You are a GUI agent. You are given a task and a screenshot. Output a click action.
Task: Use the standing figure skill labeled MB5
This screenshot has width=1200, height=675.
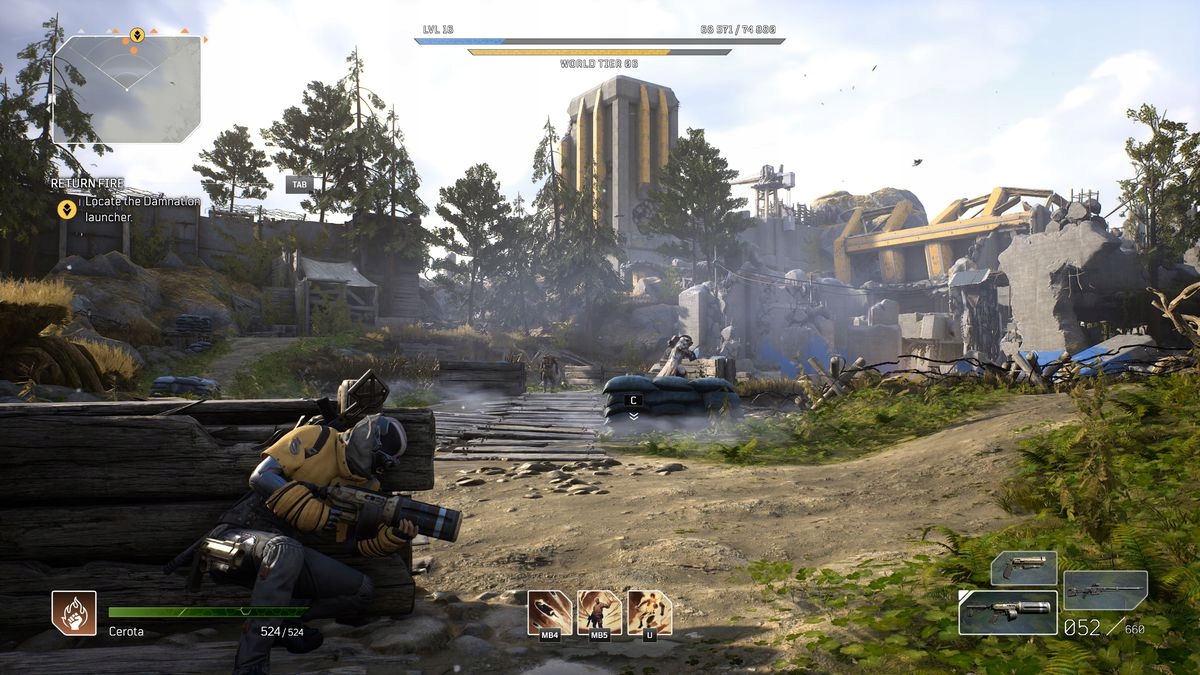tap(599, 611)
